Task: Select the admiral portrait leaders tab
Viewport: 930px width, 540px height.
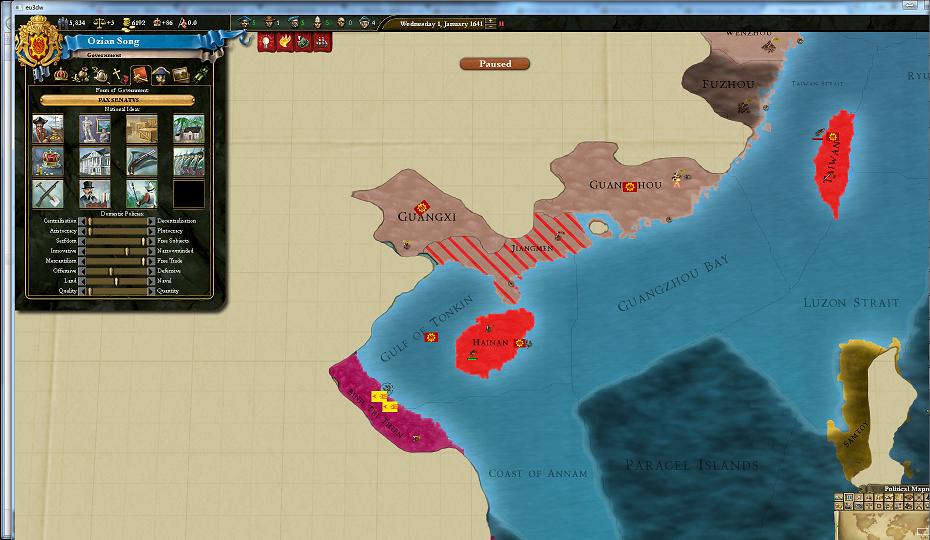Action: (x=161, y=75)
